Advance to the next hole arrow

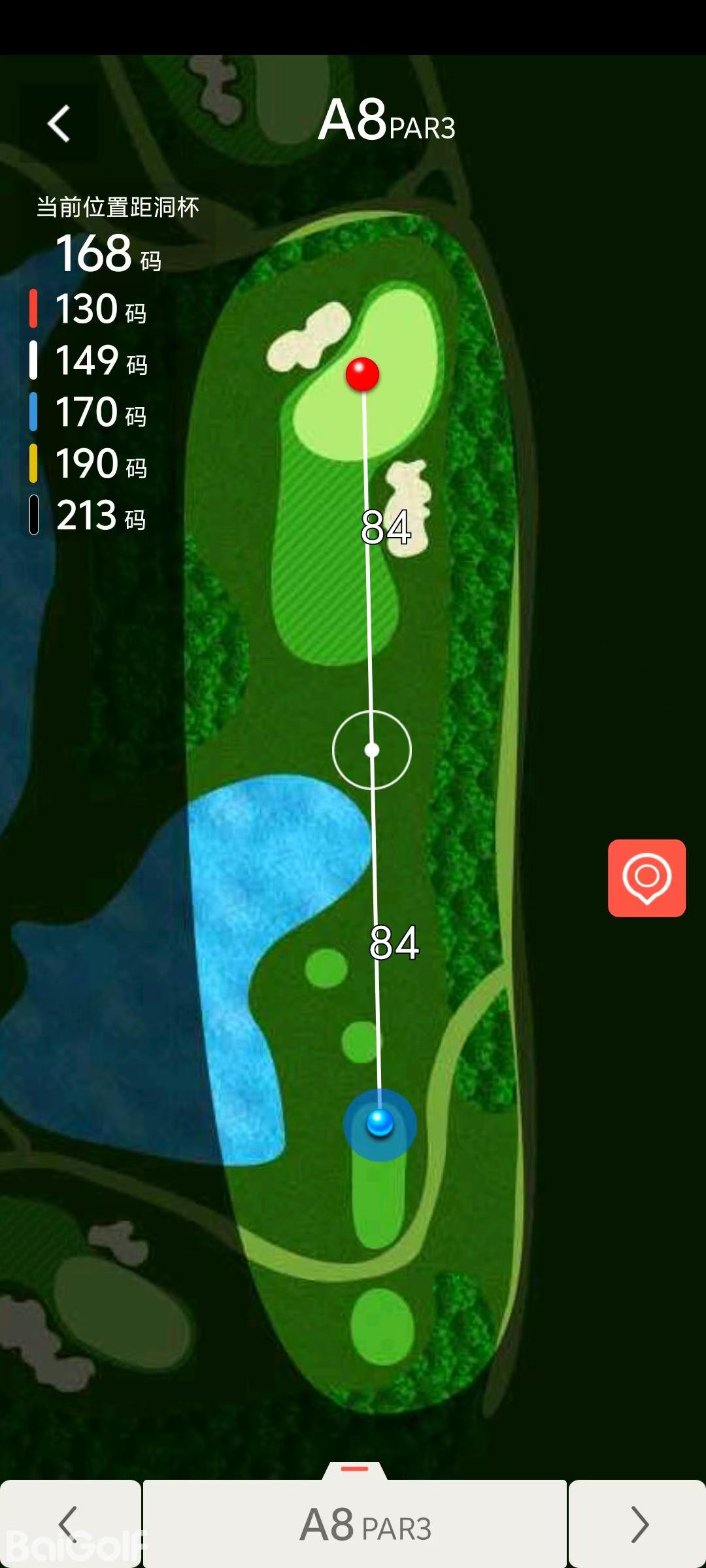638,1524
